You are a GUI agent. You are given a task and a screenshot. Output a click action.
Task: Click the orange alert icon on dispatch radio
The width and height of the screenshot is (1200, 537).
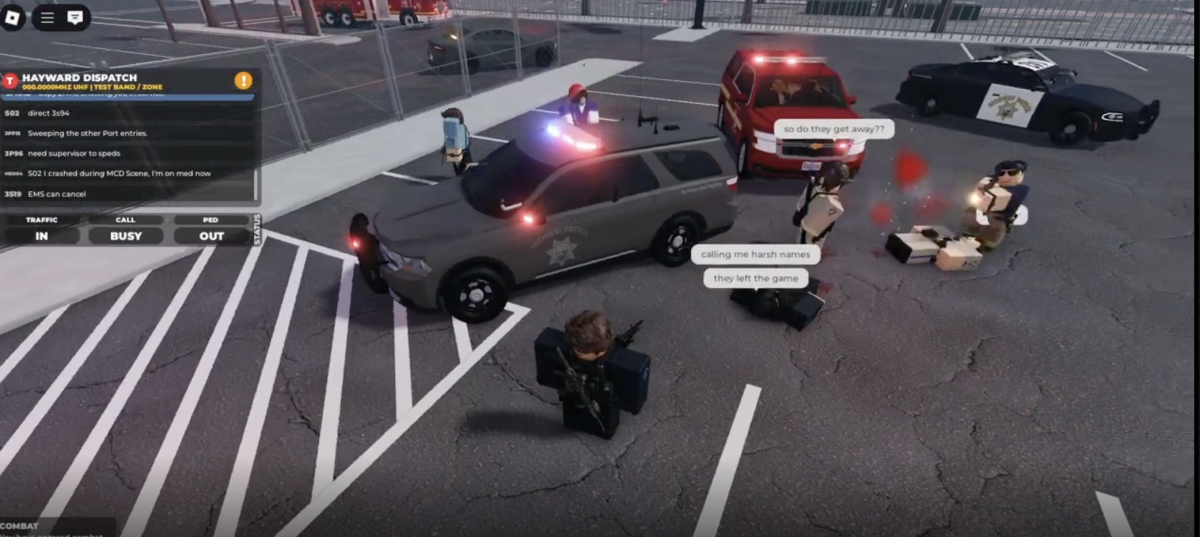(243, 80)
